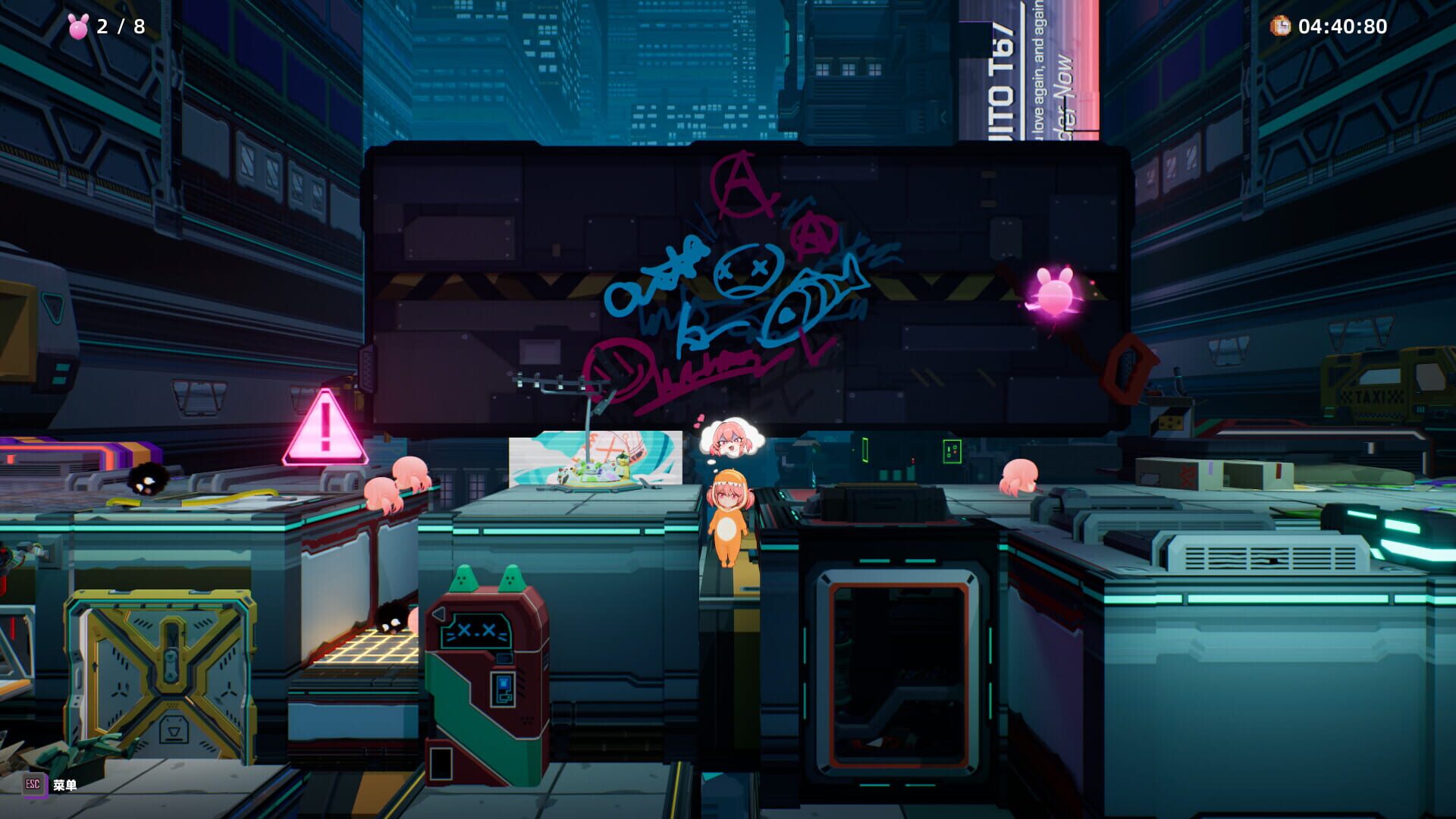This screenshot has width=1456, height=819.
Task: Click the anarchy symbol graffiti
Action: pyautogui.click(x=737, y=187)
